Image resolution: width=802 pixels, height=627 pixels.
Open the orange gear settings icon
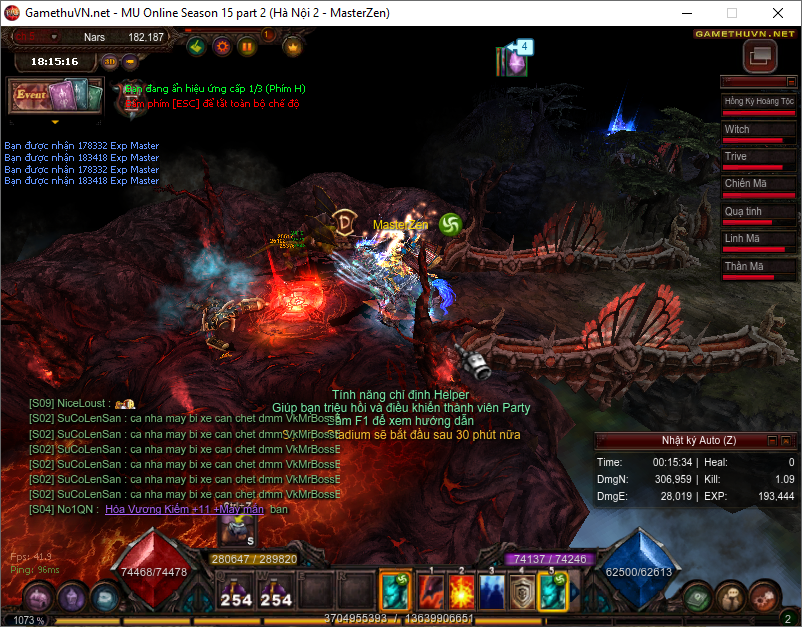[x=222, y=46]
